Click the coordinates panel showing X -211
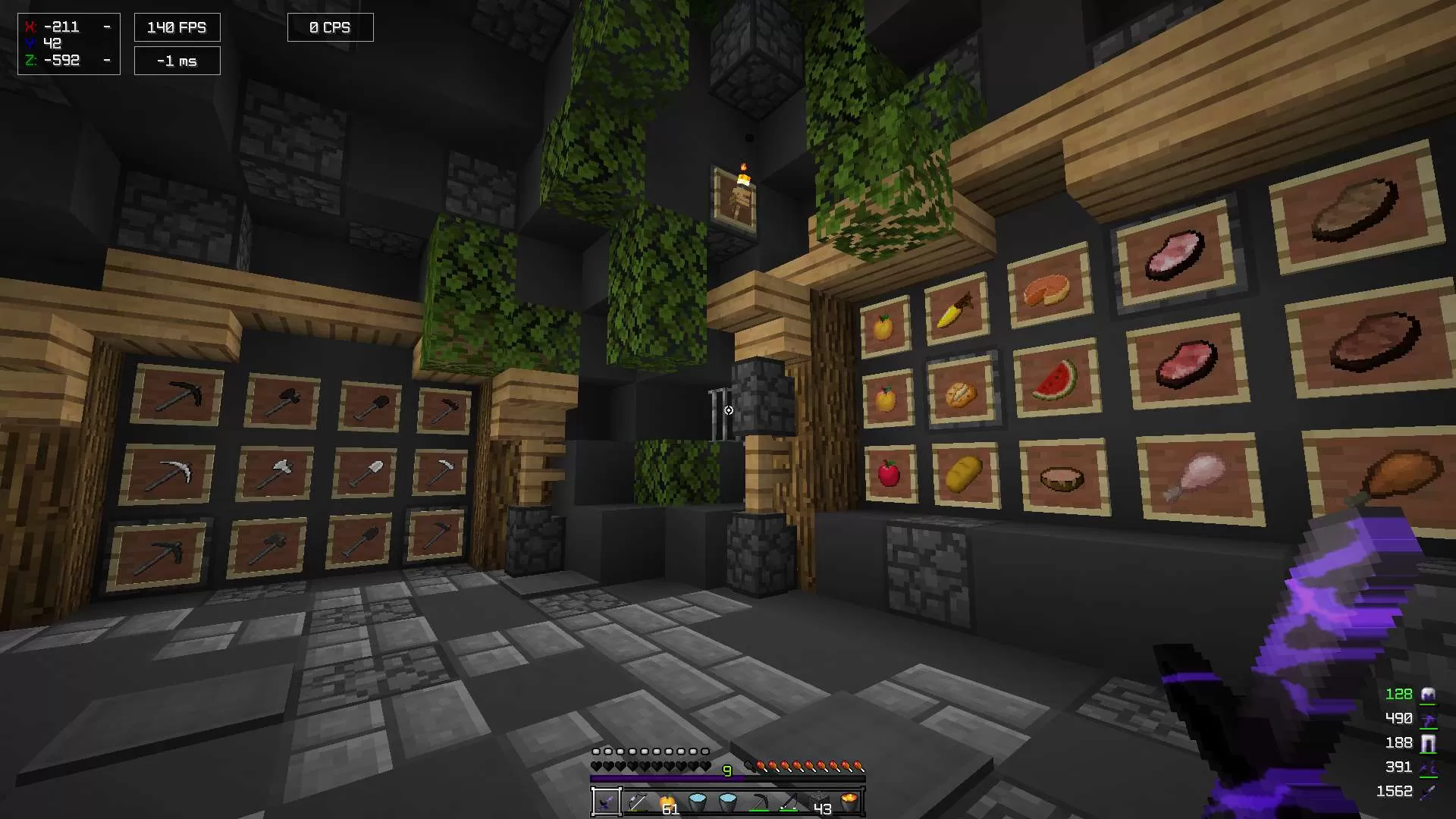This screenshot has height=819, width=1456. [68, 43]
